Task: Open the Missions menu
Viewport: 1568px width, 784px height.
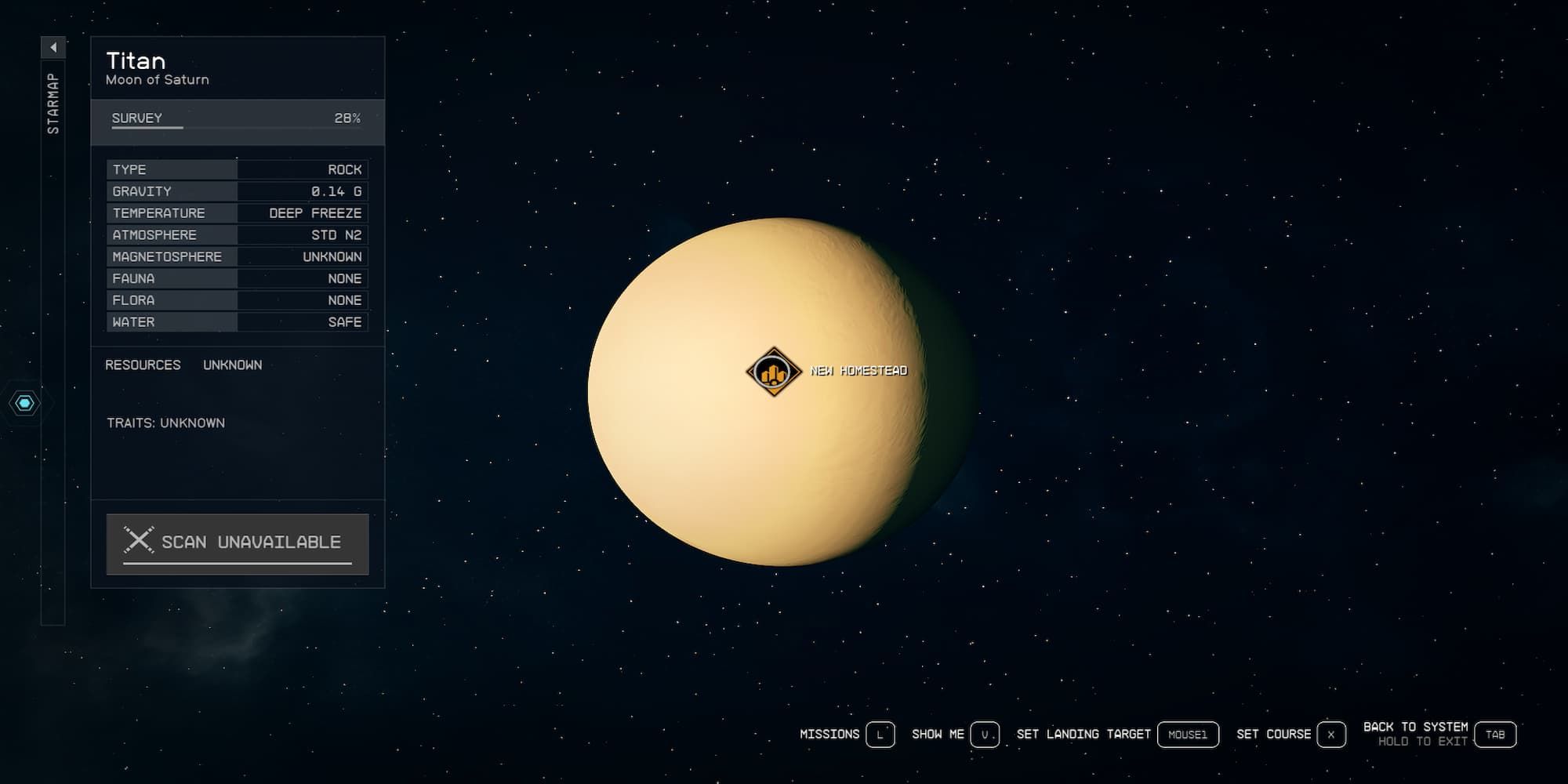Action: click(x=829, y=735)
